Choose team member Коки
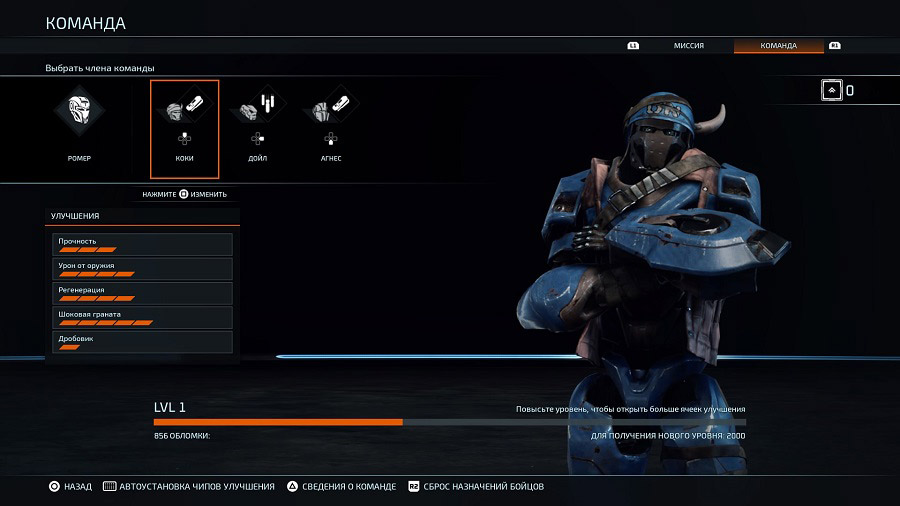 (x=184, y=126)
